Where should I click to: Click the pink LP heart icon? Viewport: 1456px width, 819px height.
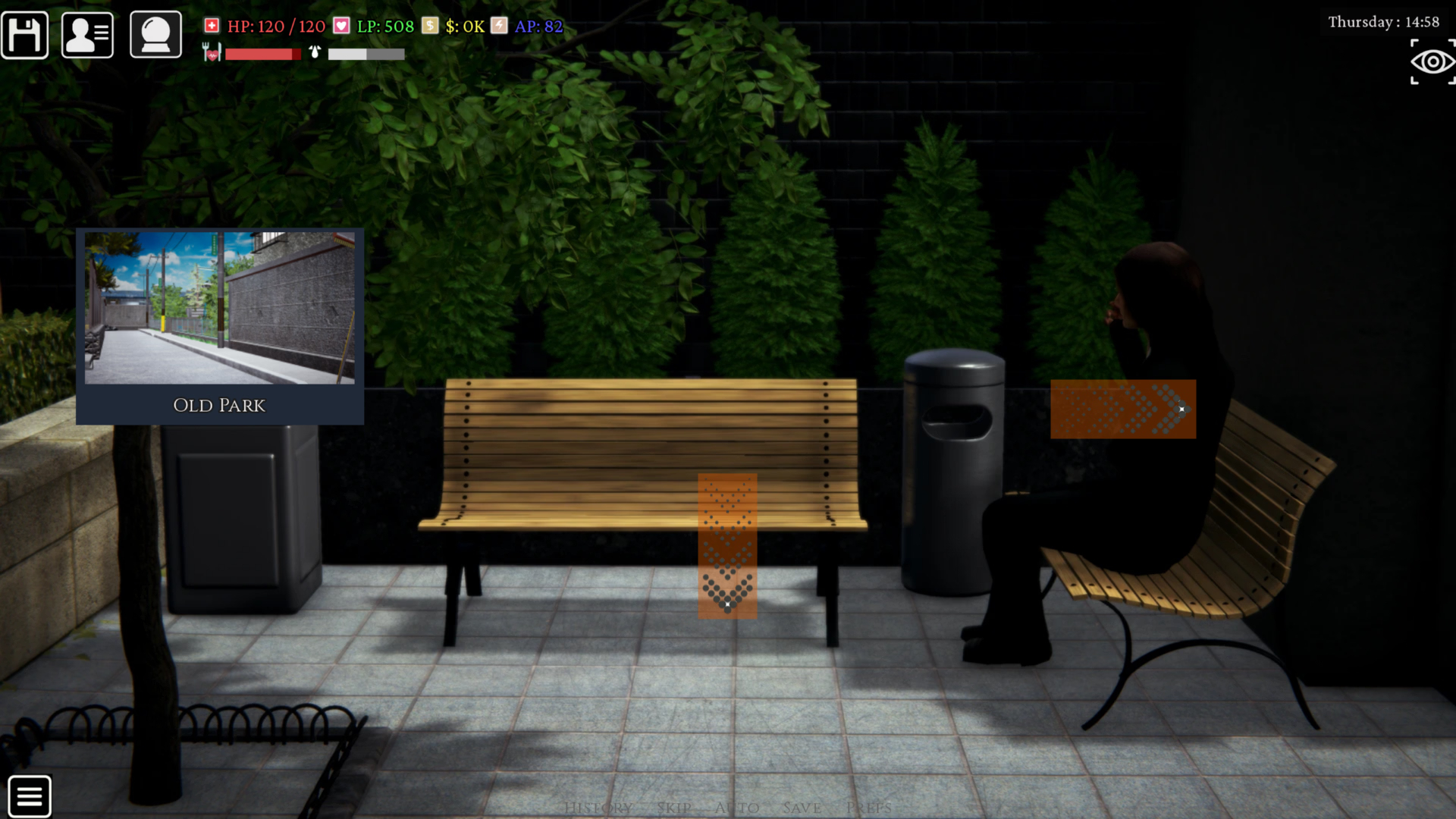pyautogui.click(x=342, y=25)
